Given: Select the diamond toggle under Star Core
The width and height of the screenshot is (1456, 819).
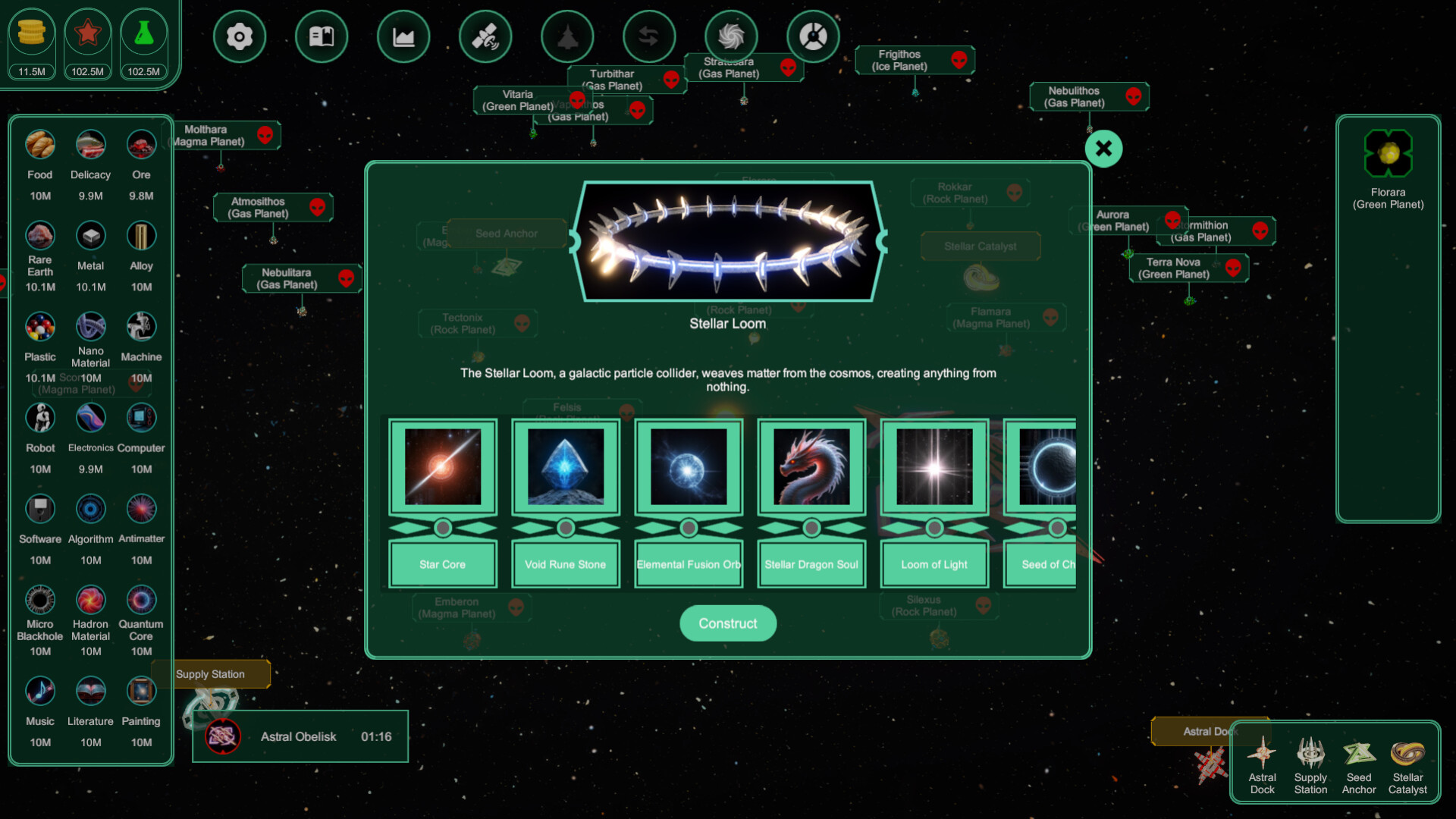Looking at the screenshot, I should coord(443,526).
